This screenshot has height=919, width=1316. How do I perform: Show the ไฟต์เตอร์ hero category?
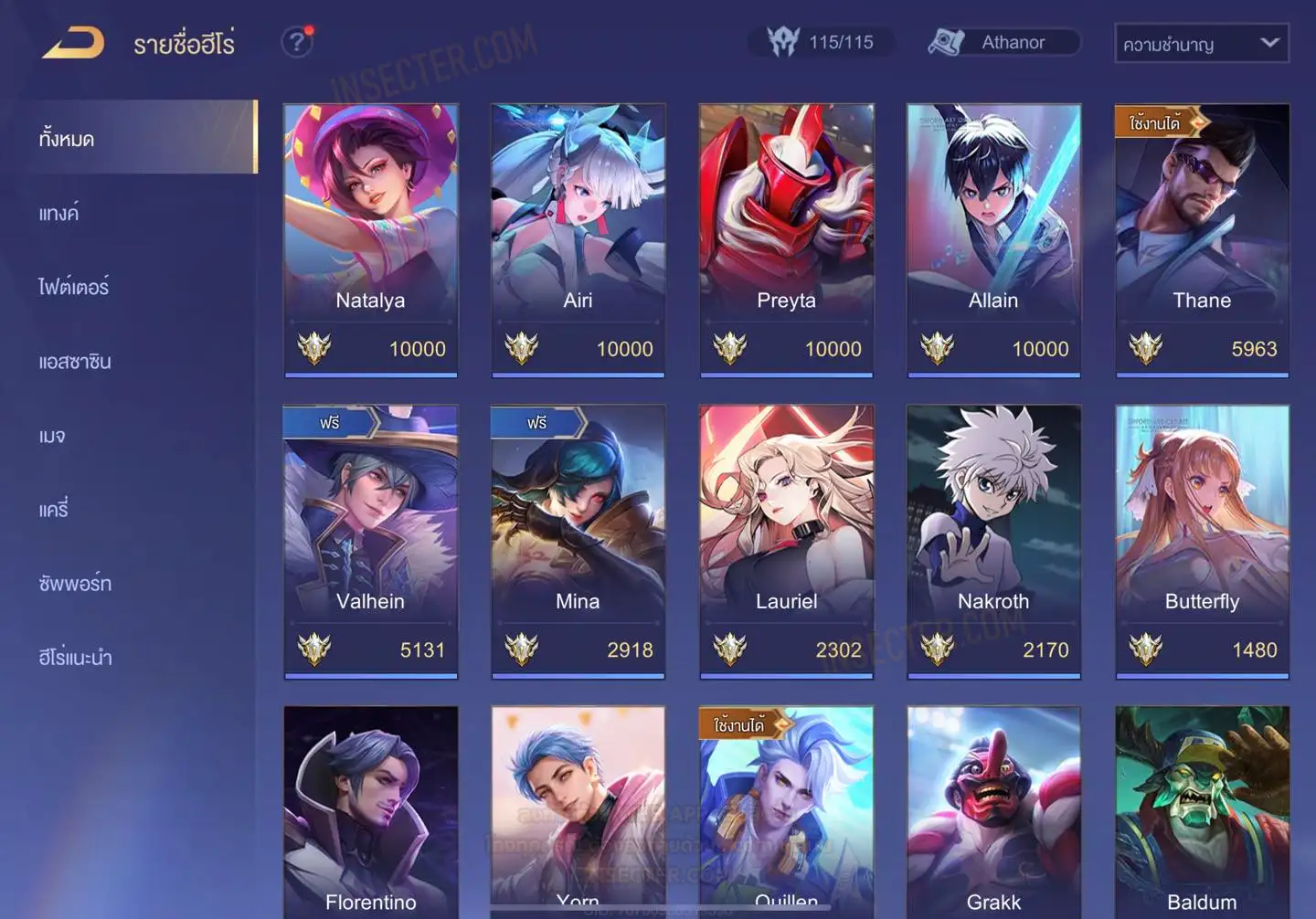(x=74, y=288)
